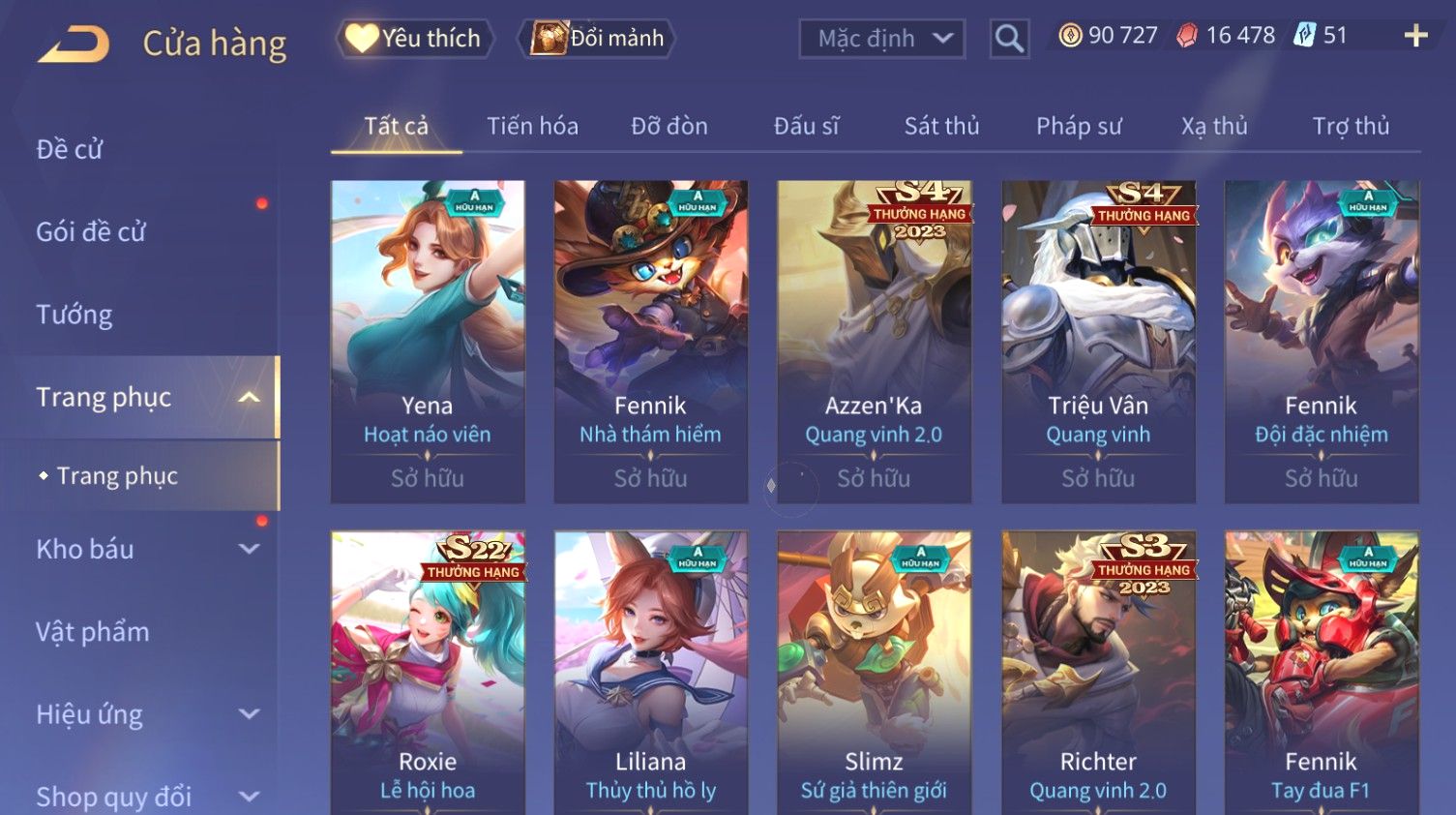Open the Tướng heroes section
Viewport: 1456px width, 815px height.
[74, 315]
